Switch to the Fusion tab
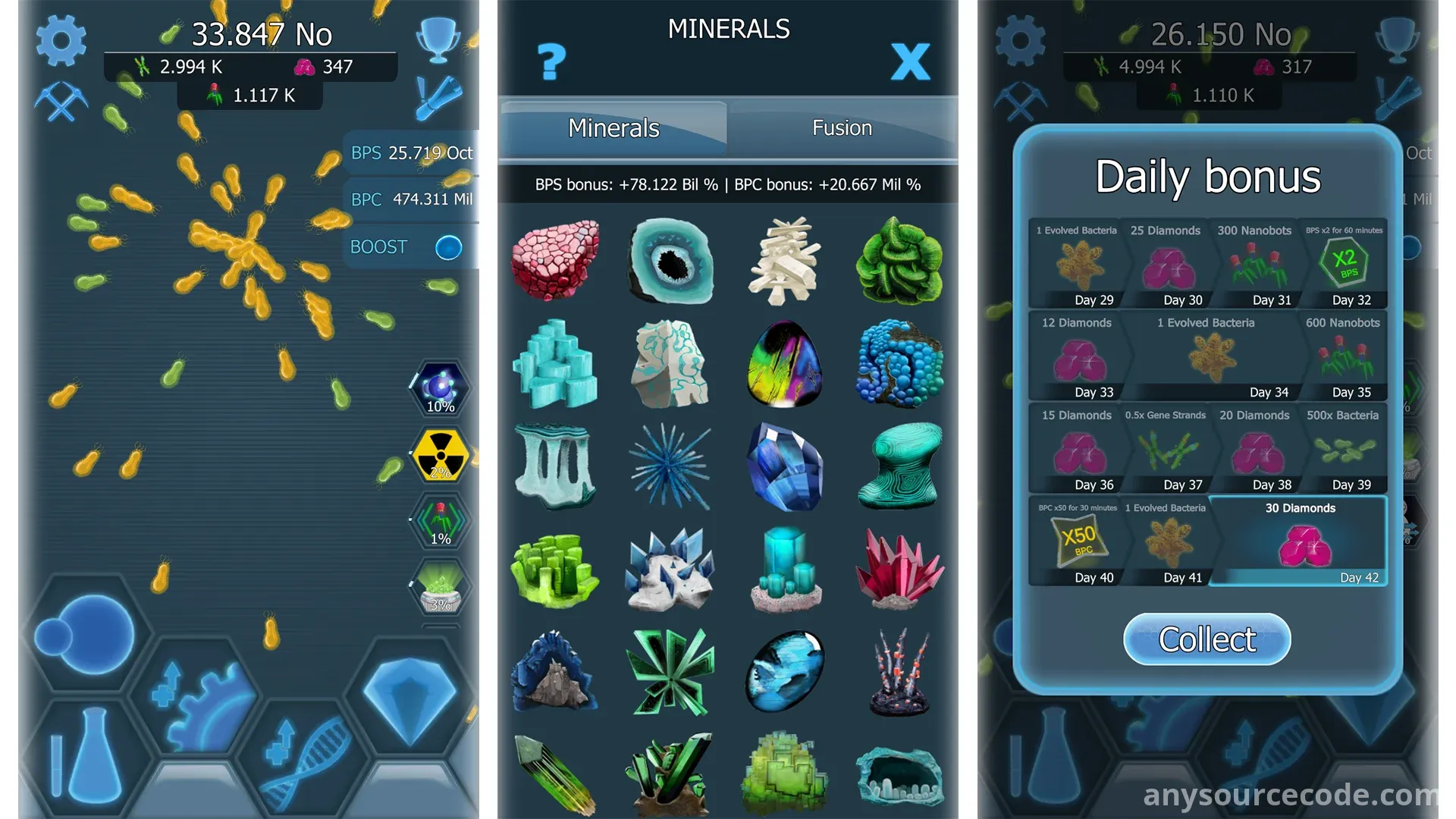1456x819 pixels. pos(842,128)
